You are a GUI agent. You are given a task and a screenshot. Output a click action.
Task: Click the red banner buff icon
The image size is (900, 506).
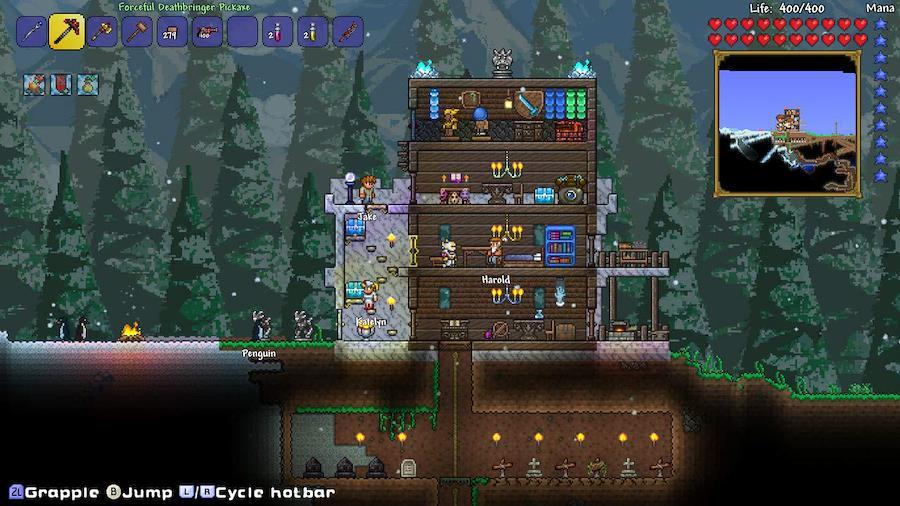(61, 84)
